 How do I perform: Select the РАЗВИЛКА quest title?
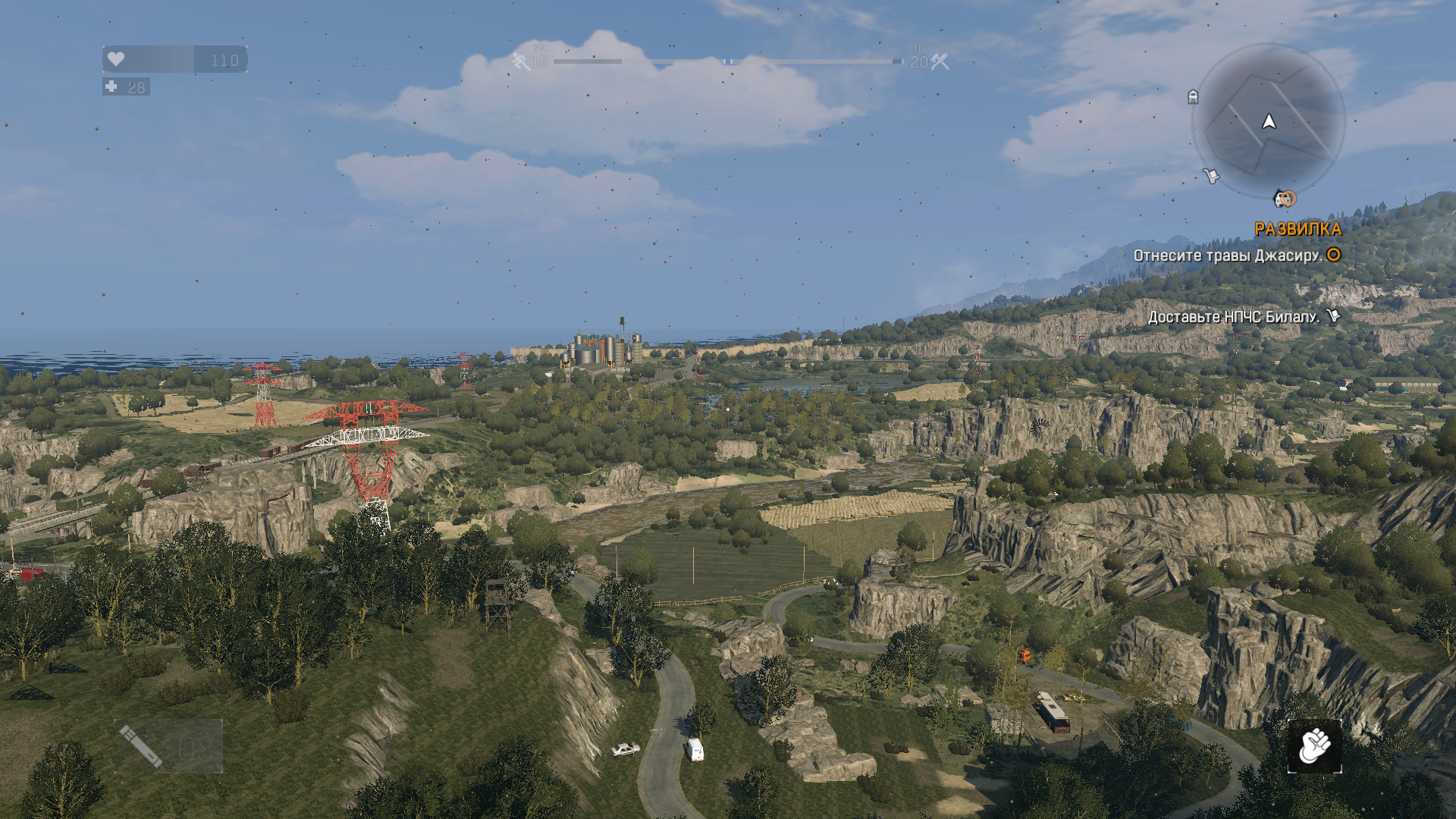point(1298,229)
